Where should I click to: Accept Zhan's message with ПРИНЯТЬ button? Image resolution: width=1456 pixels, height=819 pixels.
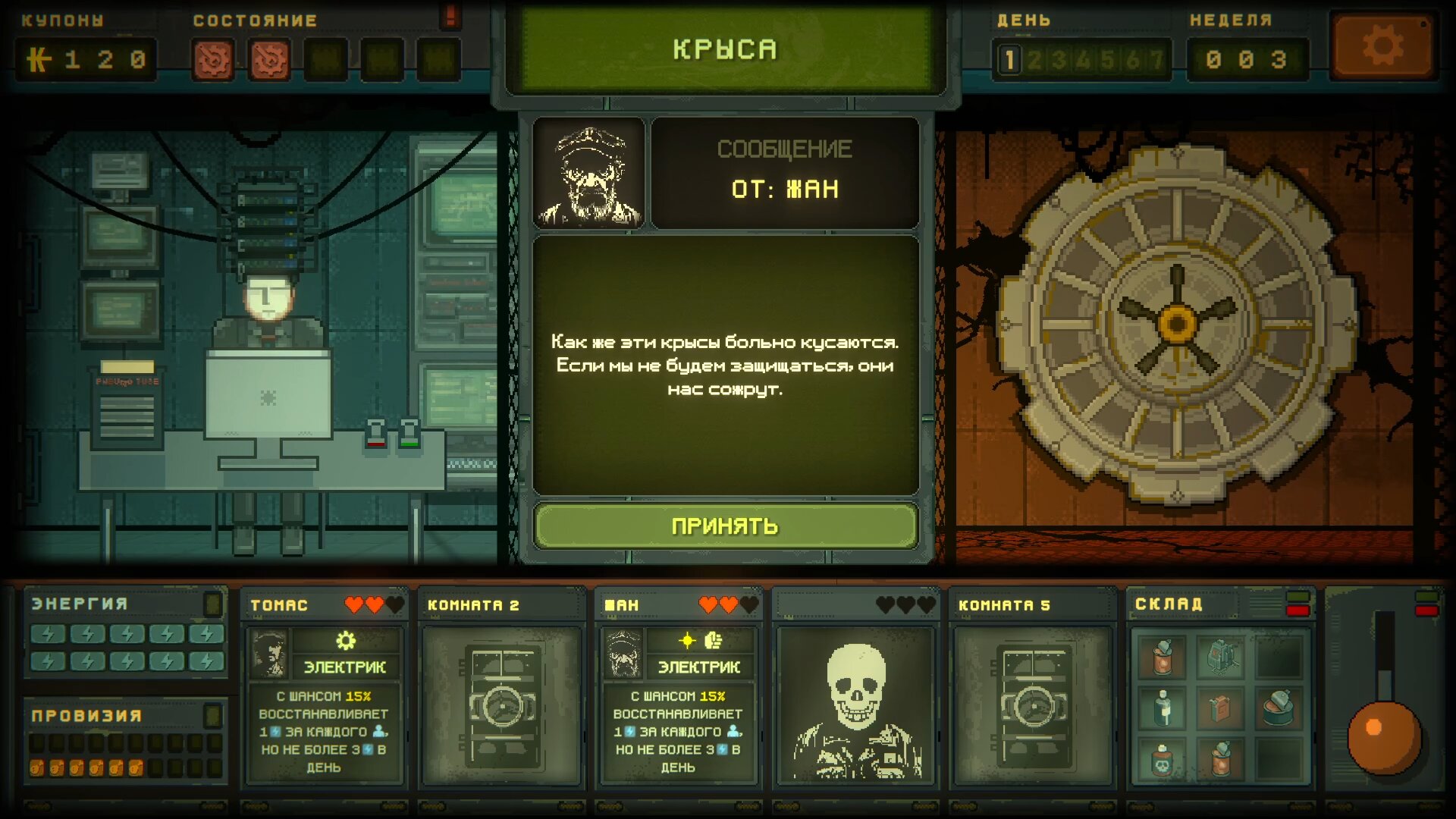click(725, 526)
